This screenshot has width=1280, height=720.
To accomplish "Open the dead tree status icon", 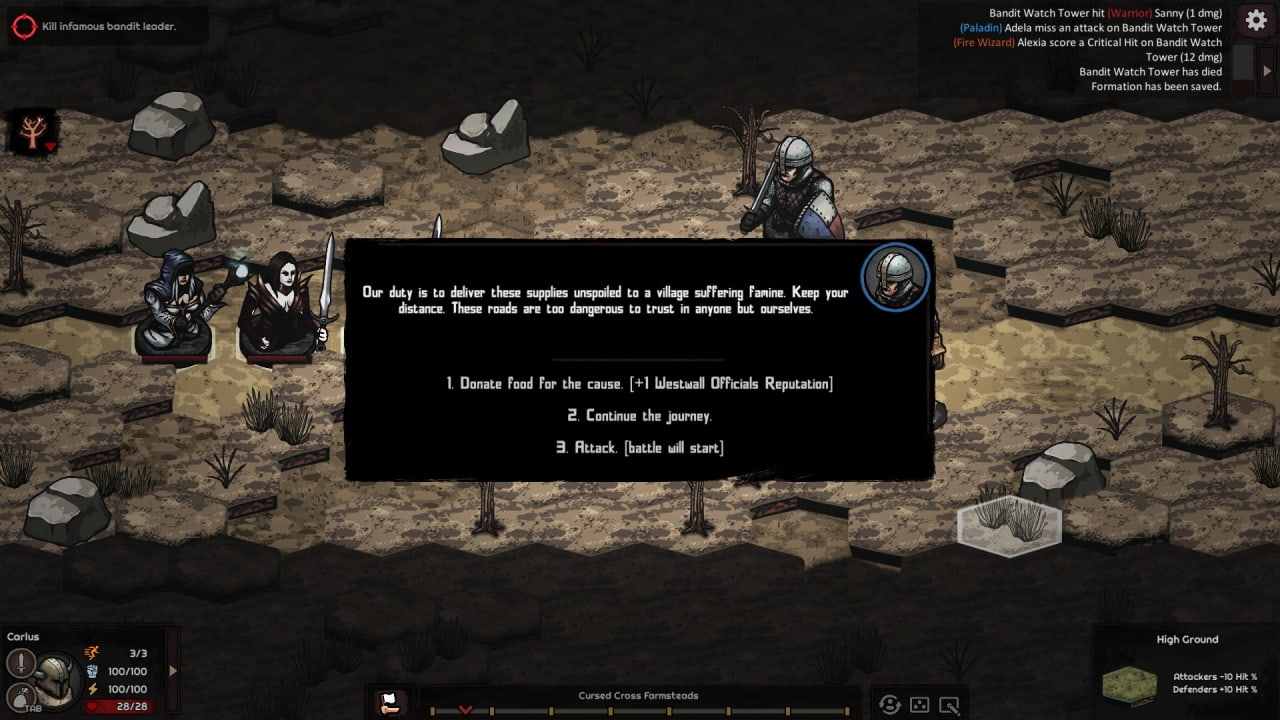I will pos(32,132).
